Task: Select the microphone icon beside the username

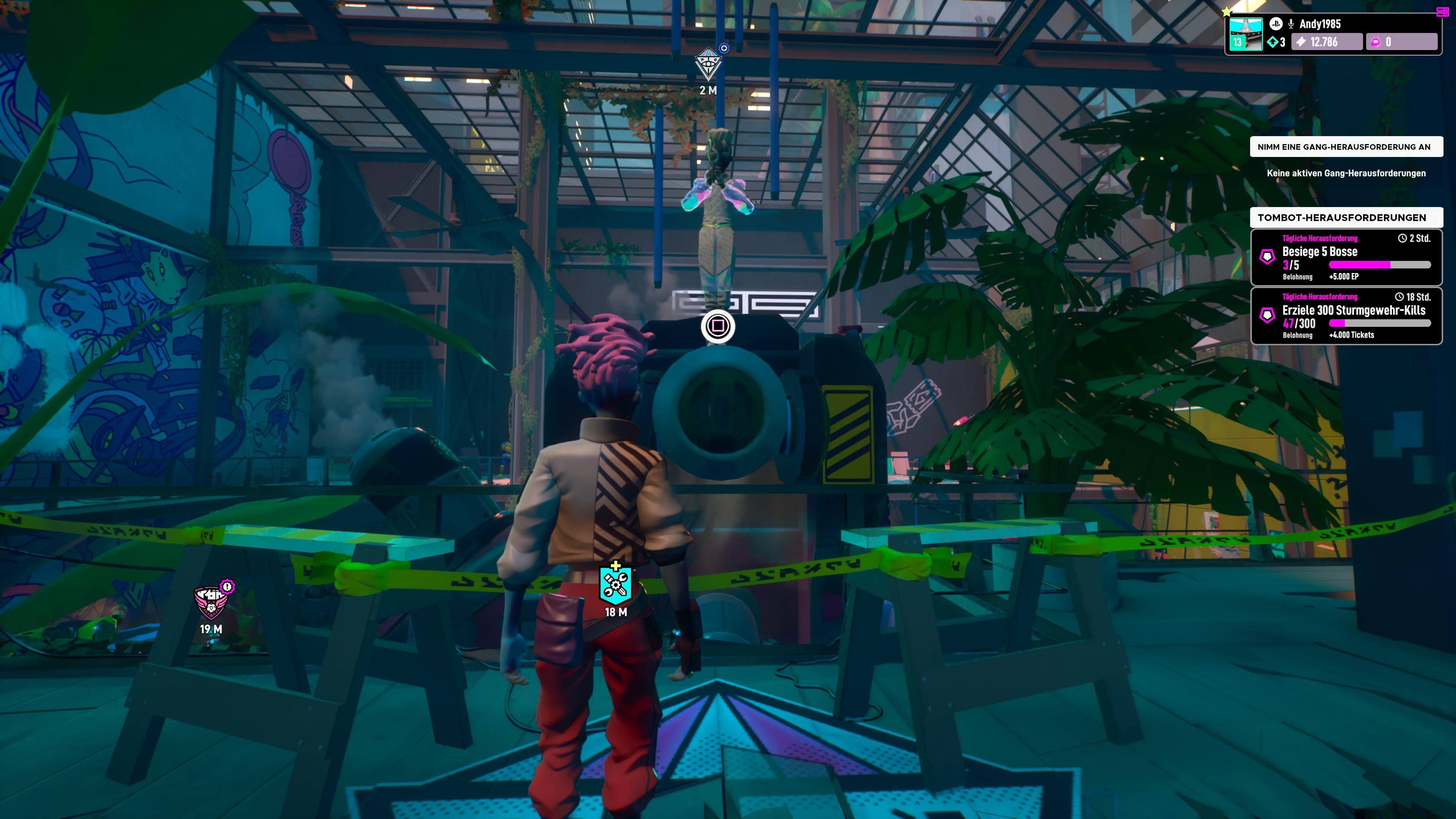Action: (x=1291, y=25)
